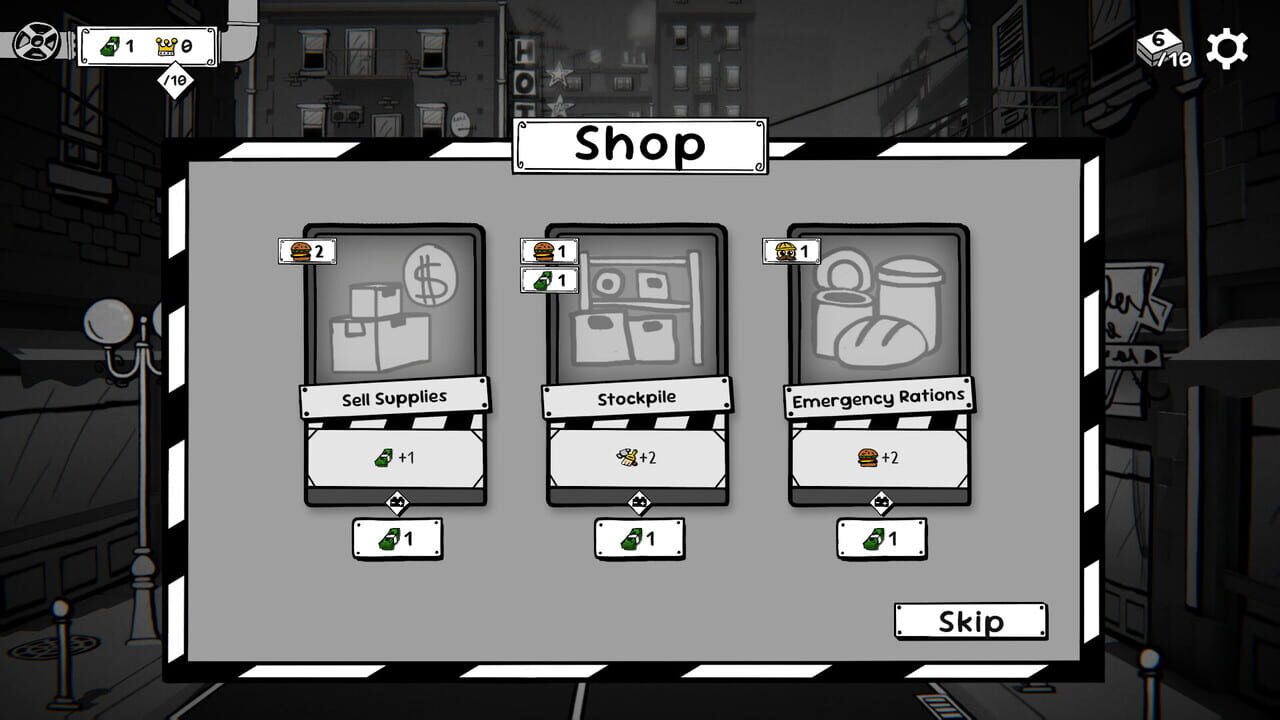Click the gear Settings icon

1226,47
